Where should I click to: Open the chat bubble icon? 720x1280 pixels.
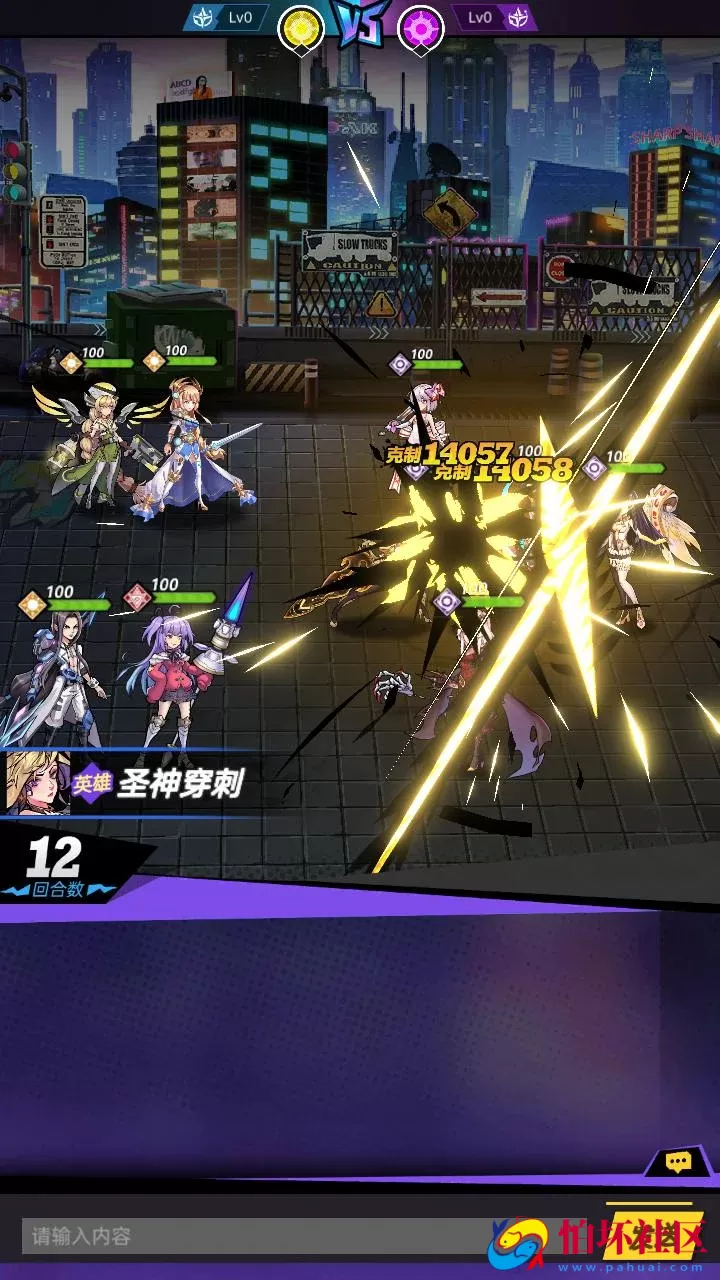[x=679, y=1162]
